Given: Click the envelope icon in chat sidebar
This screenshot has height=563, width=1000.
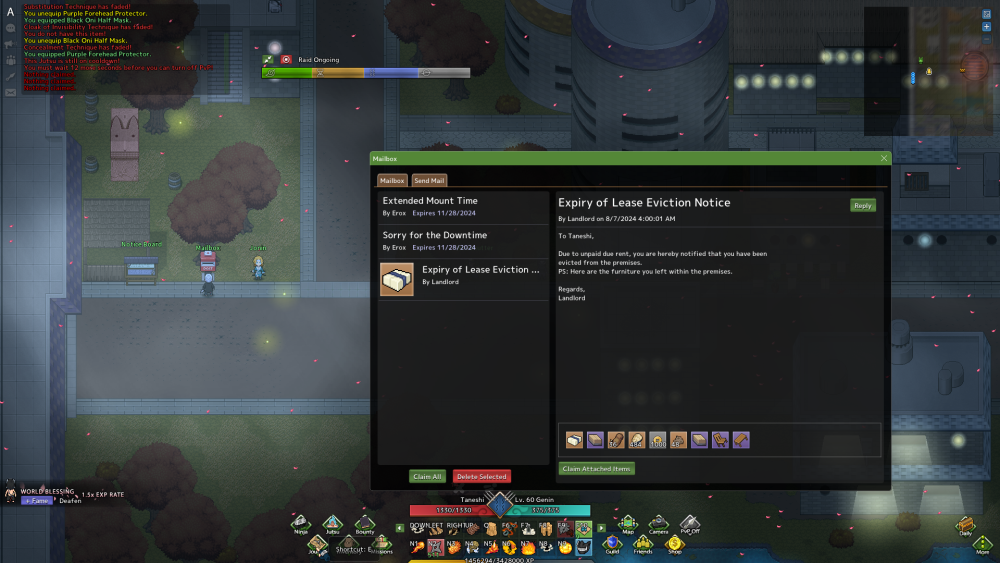Looking at the screenshot, I should (x=10, y=92).
